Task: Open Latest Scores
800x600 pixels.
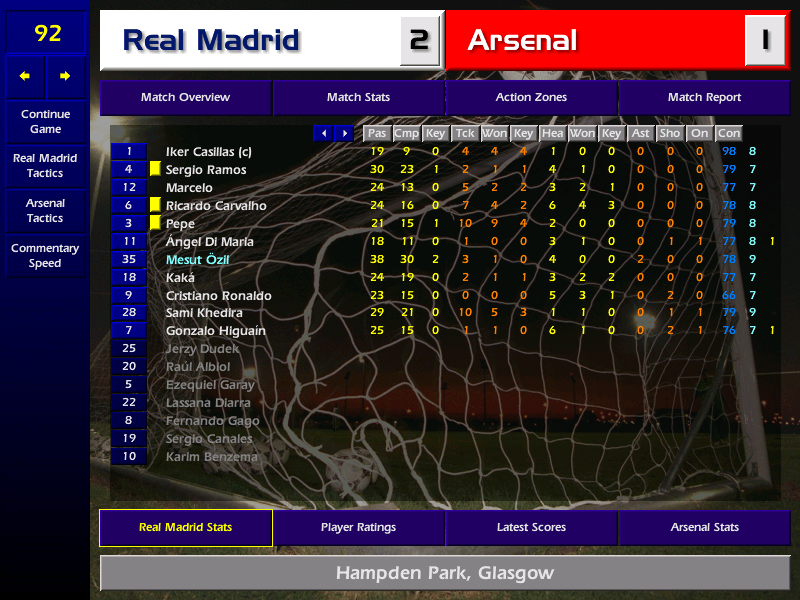Action: pyautogui.click(x=531, y=527)
